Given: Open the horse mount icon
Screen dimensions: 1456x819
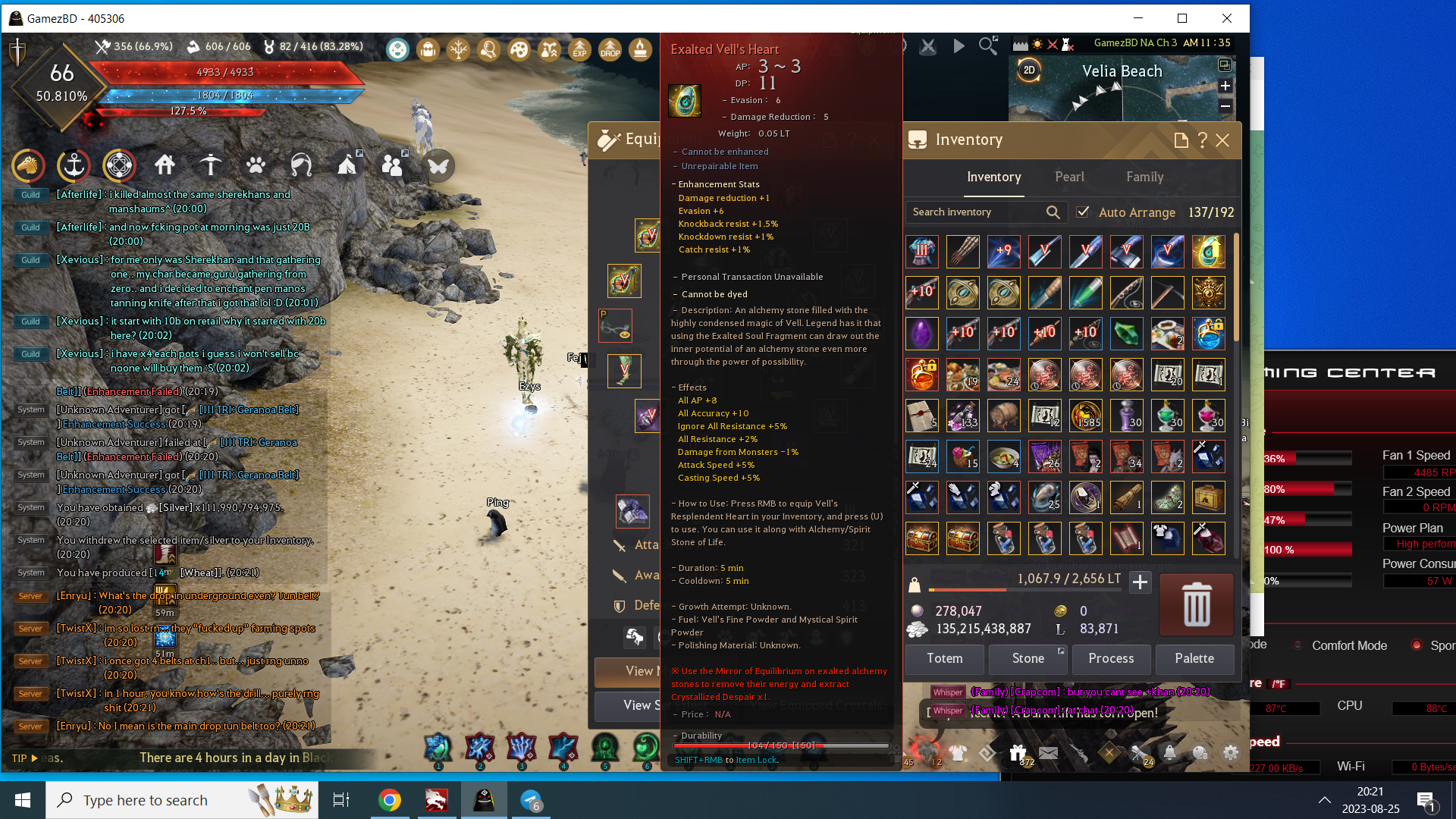Looking at the screenshot, I should pos(28,165).
